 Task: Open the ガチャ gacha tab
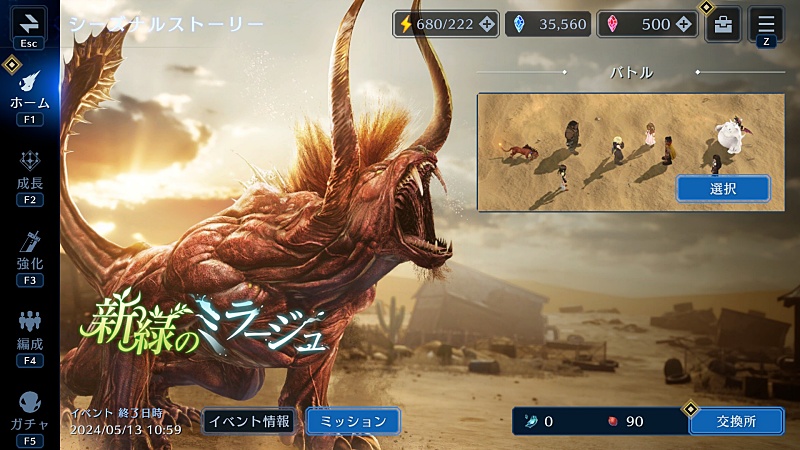point(29,414)
